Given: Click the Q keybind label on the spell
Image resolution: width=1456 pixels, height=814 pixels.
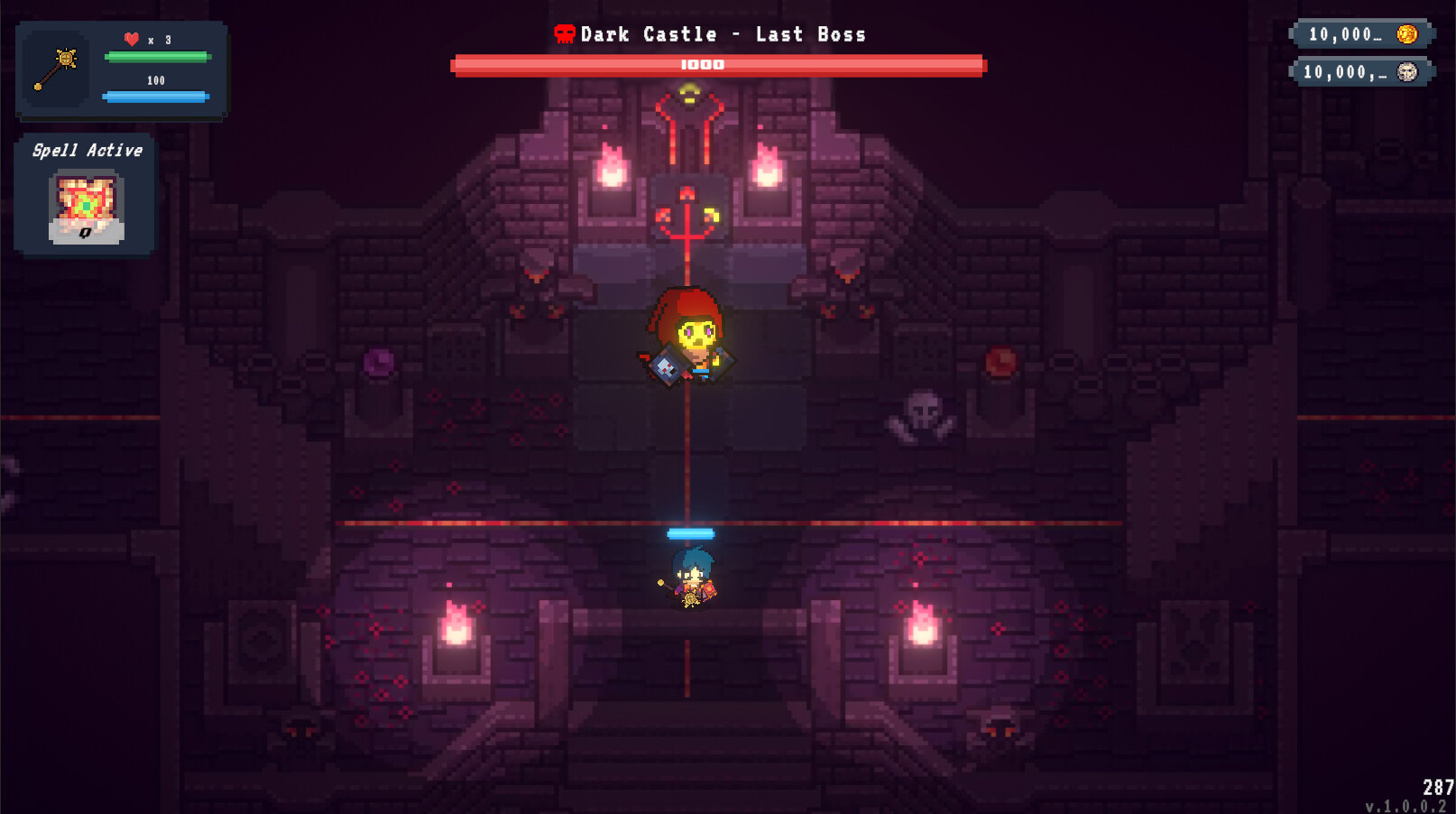Looking at the screenshot, I should coord(86,235).
